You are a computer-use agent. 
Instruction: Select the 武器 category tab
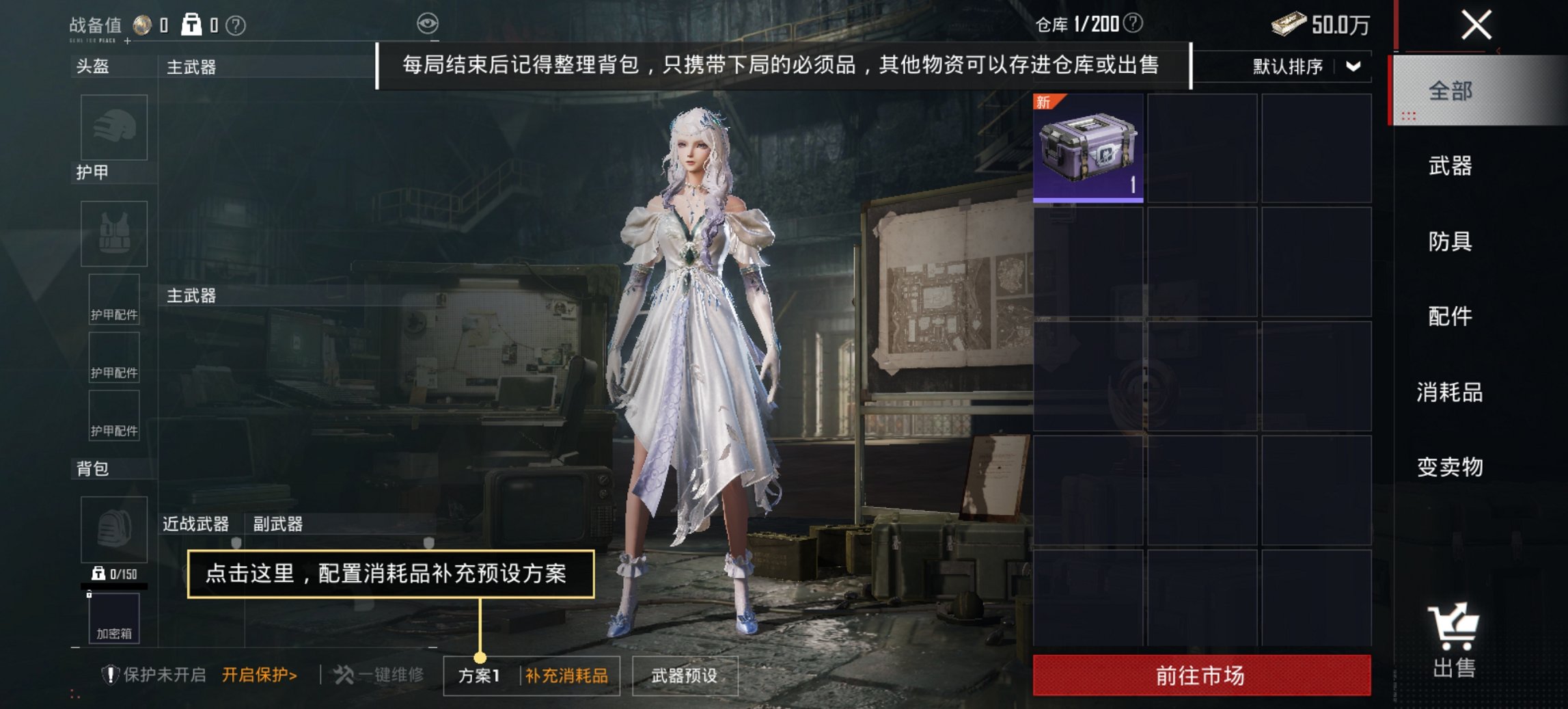click(x=1449, y=166)
